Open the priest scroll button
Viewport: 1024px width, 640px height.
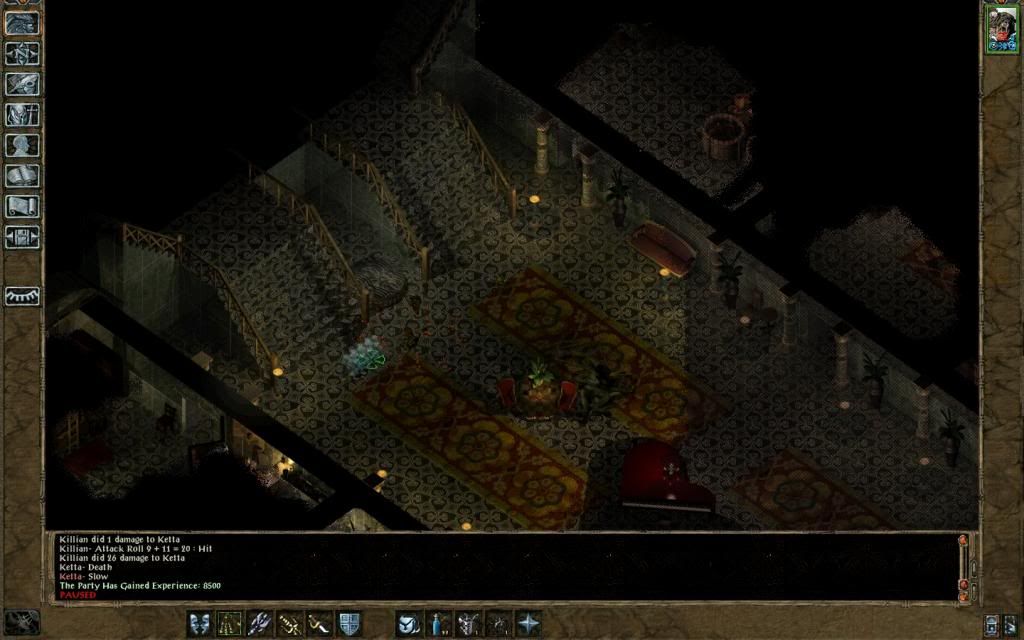pyautogui.click(x=22, y=207)
